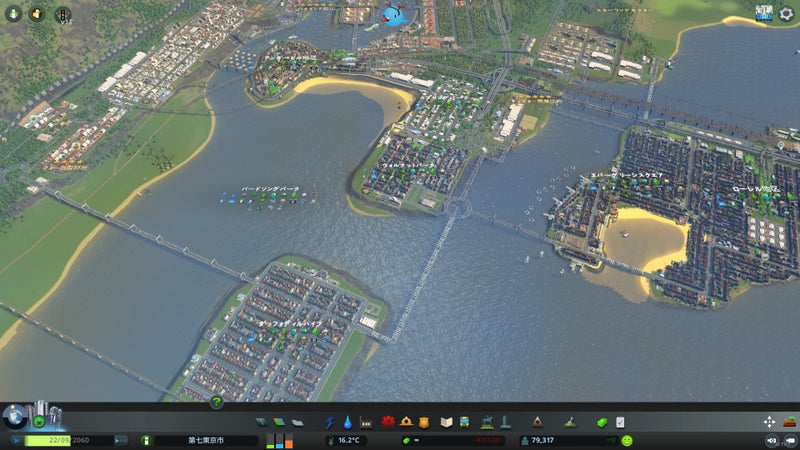Change the simulation speed arrows
Image resolution: width=800 pixels, height=450 pixels.
pos(120,440)
